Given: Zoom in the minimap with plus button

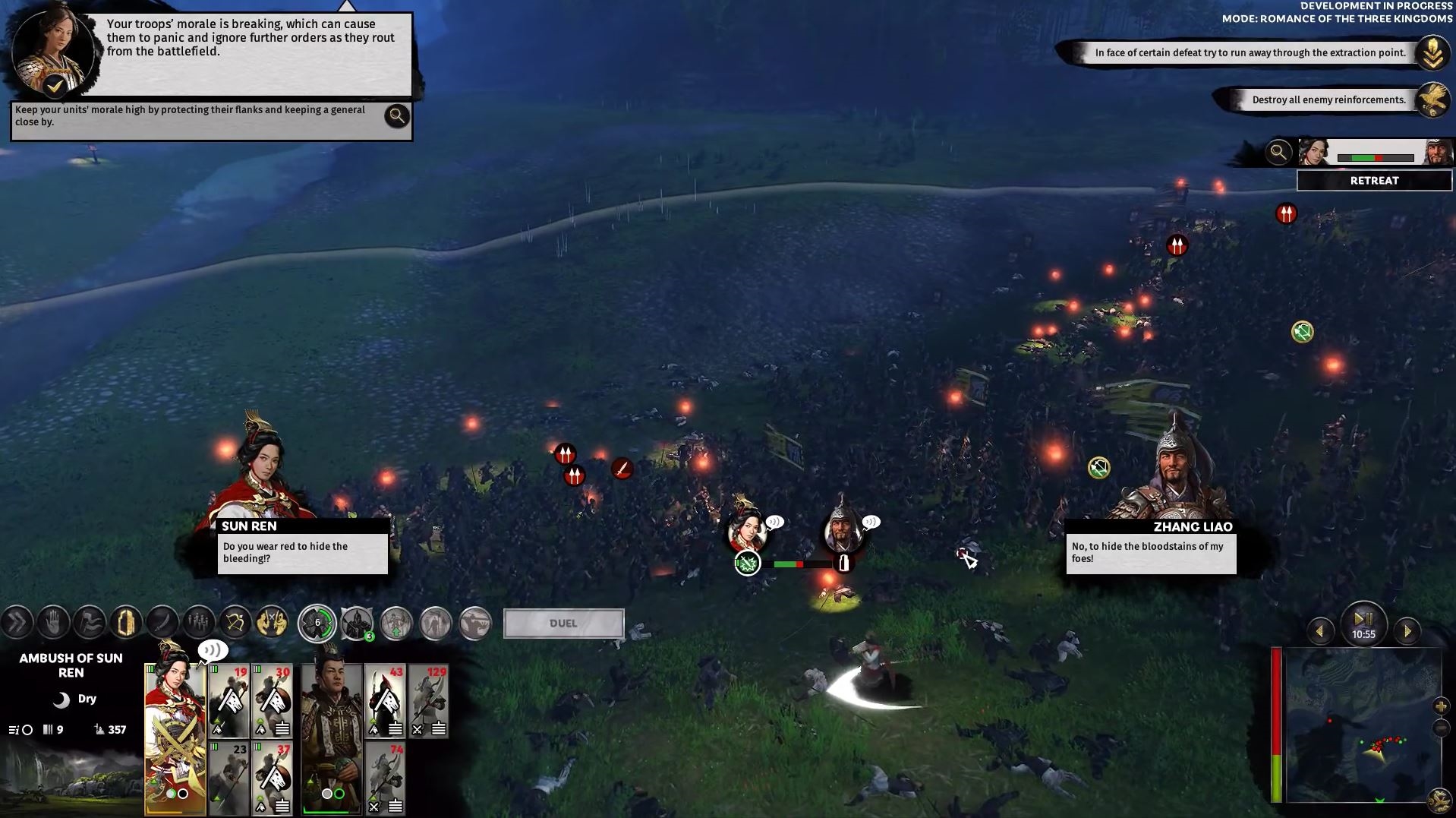Looking at the screenshot, I should [1441, 706].
